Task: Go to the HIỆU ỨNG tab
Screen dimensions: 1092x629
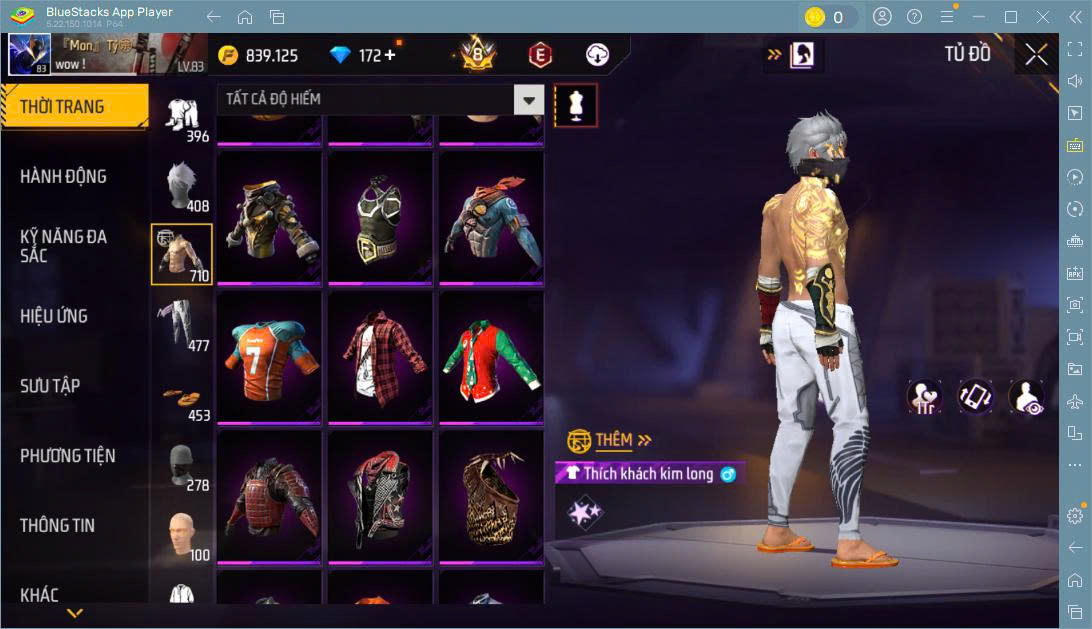Action: [54, 316]
